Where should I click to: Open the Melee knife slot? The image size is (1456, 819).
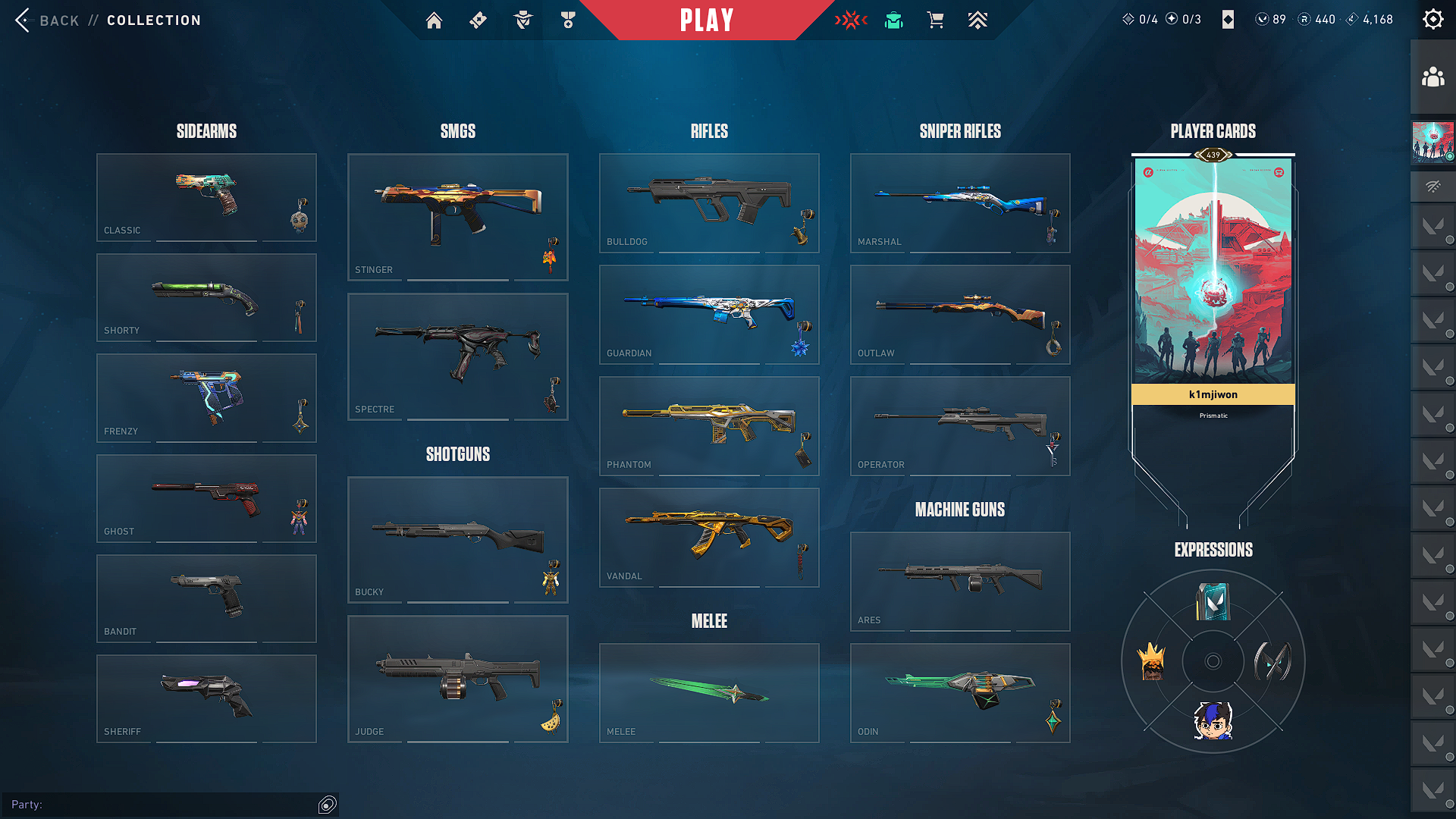coord(709,692)
